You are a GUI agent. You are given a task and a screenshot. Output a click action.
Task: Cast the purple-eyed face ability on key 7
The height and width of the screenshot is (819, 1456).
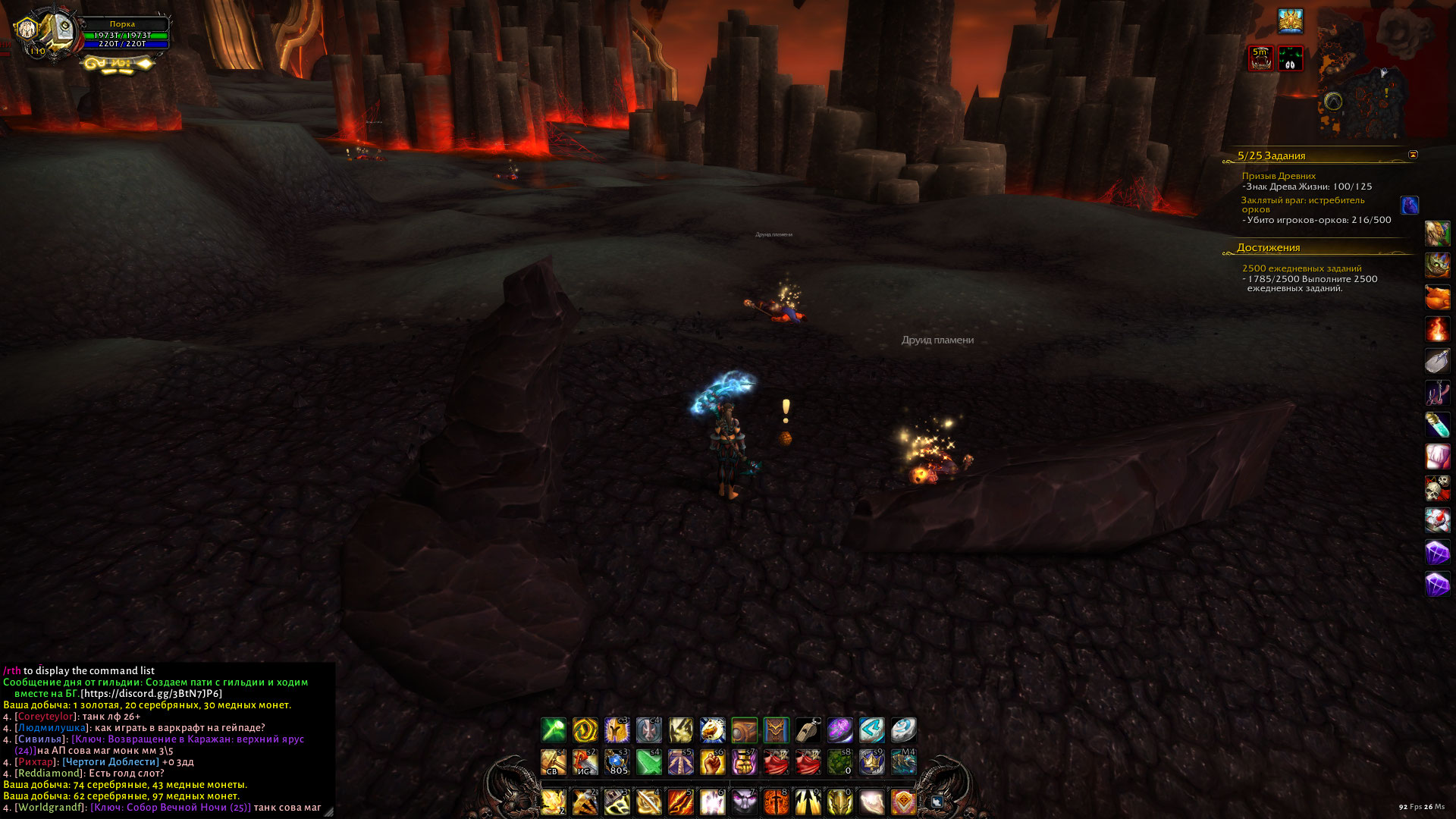[x=744, y=802]
